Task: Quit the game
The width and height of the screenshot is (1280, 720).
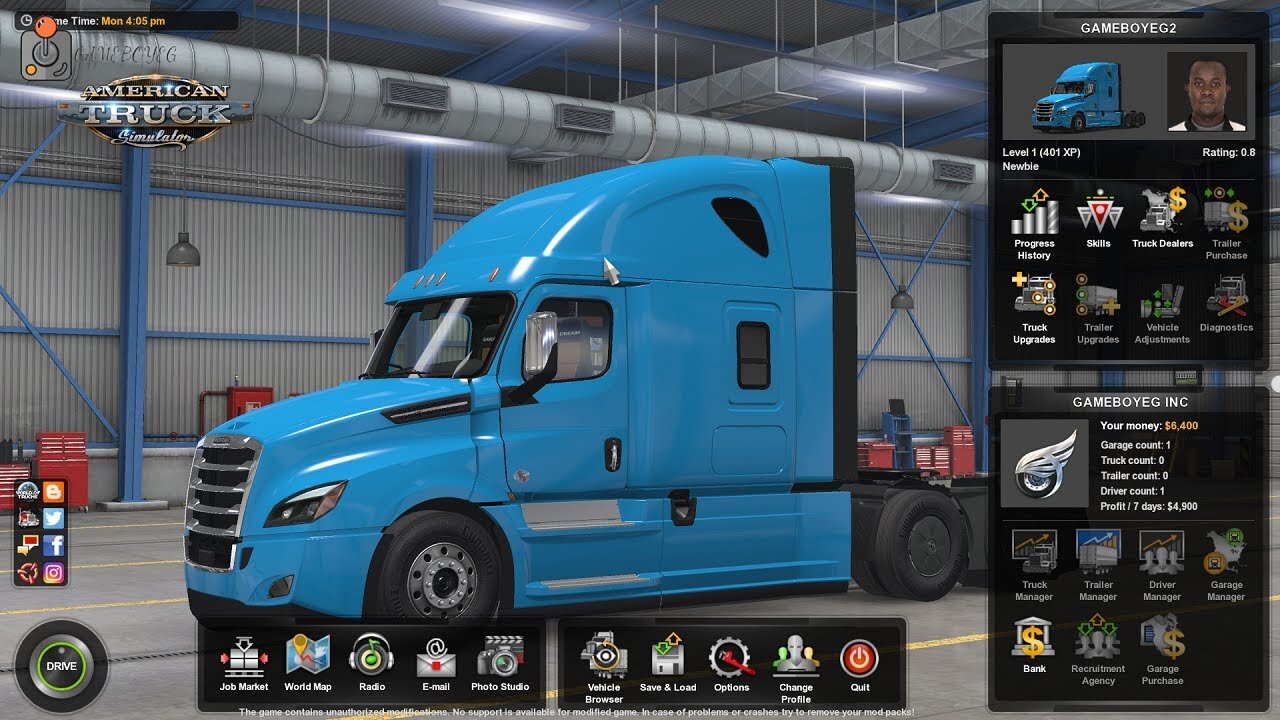Action: tap(861, 660)
